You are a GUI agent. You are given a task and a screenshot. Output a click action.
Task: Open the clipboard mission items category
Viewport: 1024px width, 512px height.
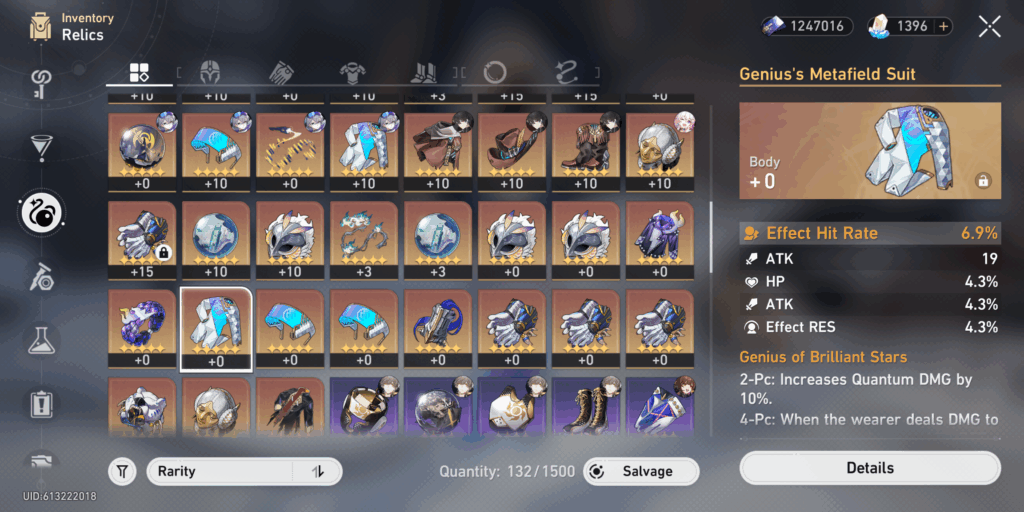tap(42, 404)
